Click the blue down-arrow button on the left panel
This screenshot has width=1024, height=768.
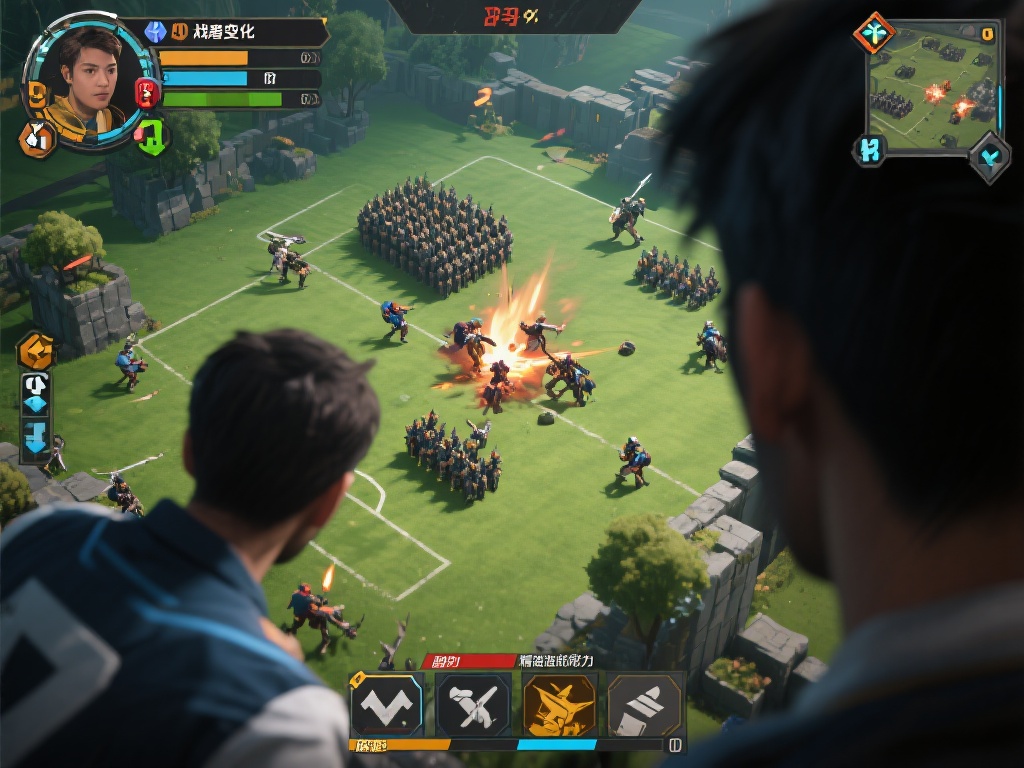pyautogui.click(x=36, y=438)
